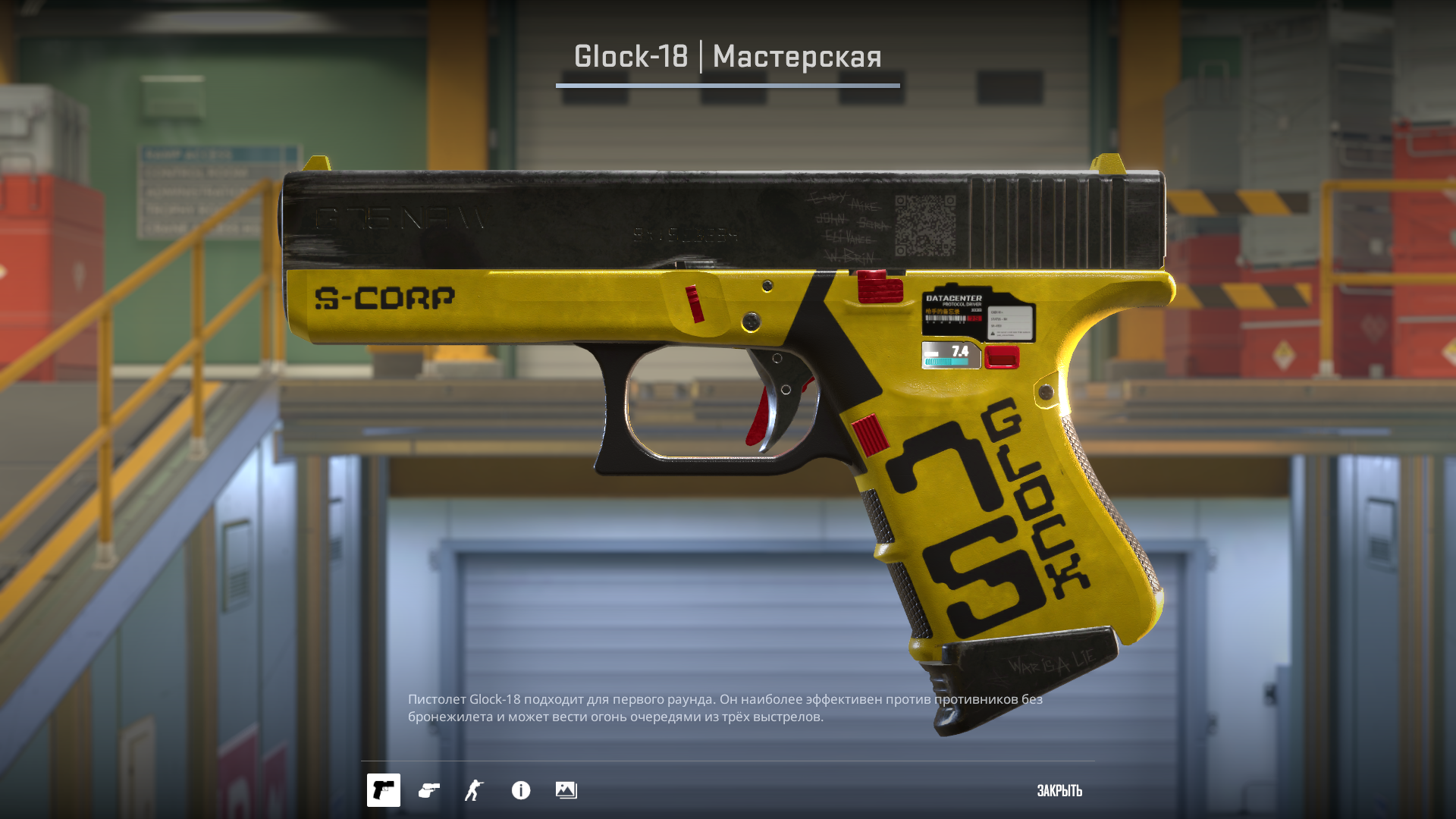1456x819 pixels.
Task: Switch to the hand-held gun view
Action: point(429,790)
